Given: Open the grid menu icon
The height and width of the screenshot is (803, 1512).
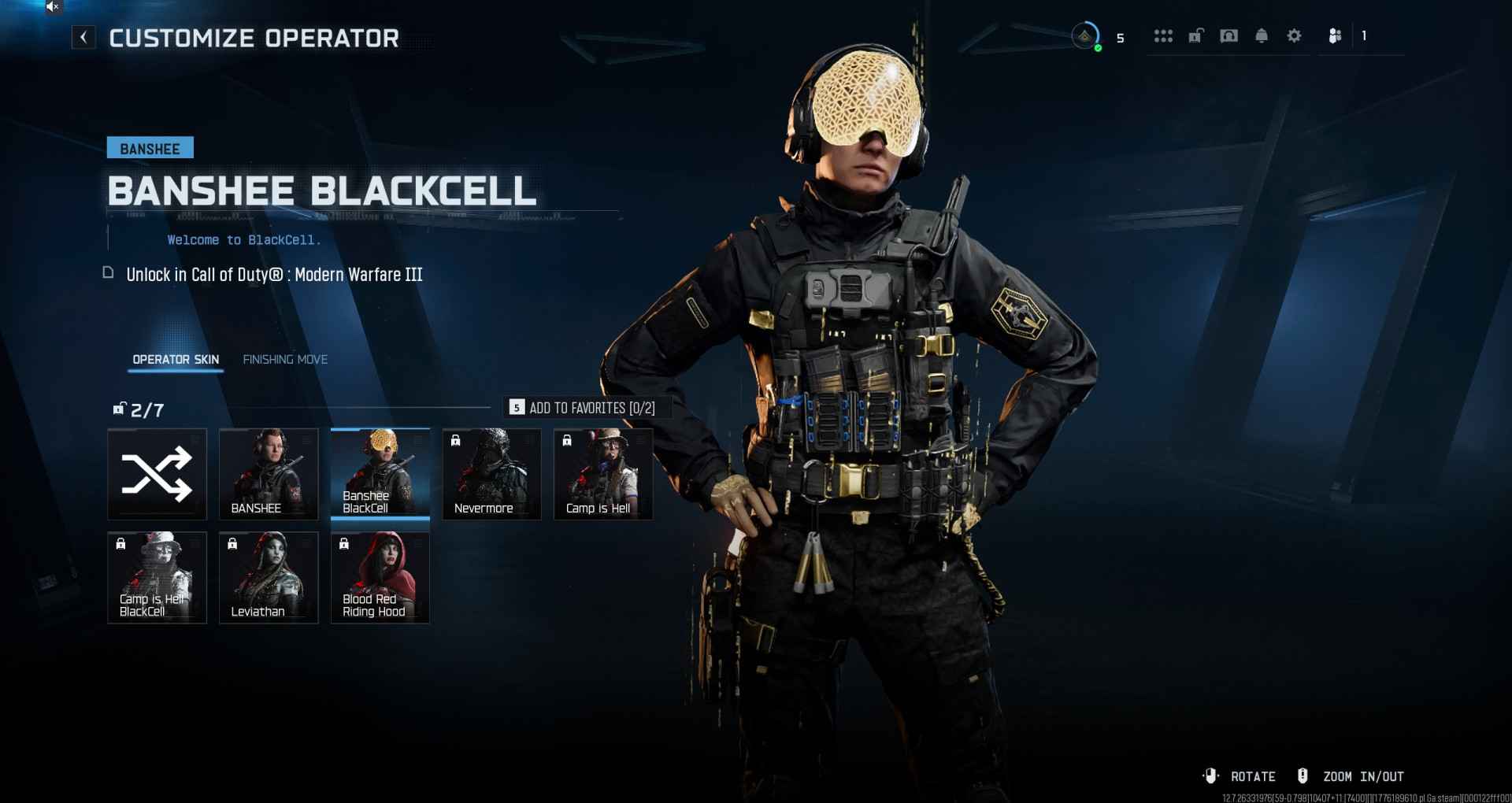Looking at the screenshot, I should [1163, 36].
